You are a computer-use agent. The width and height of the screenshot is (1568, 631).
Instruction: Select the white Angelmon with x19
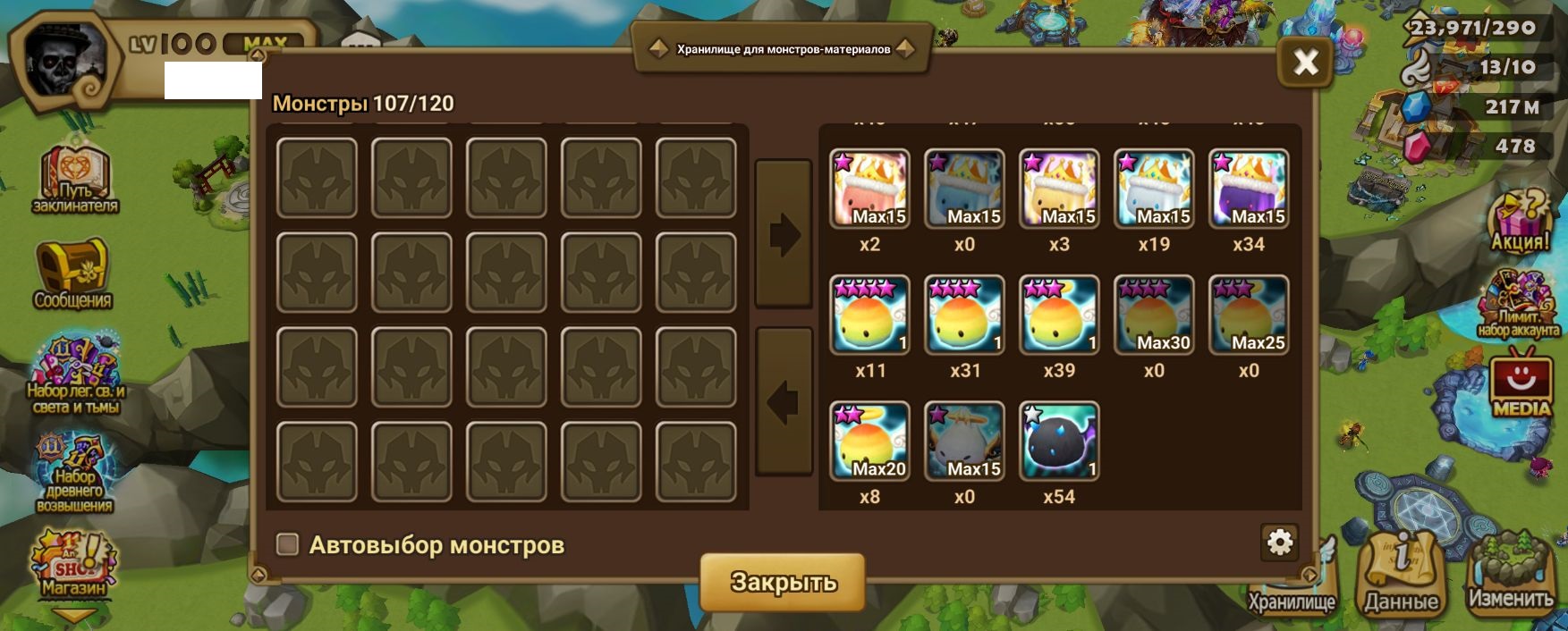(x=1154, y=189)
